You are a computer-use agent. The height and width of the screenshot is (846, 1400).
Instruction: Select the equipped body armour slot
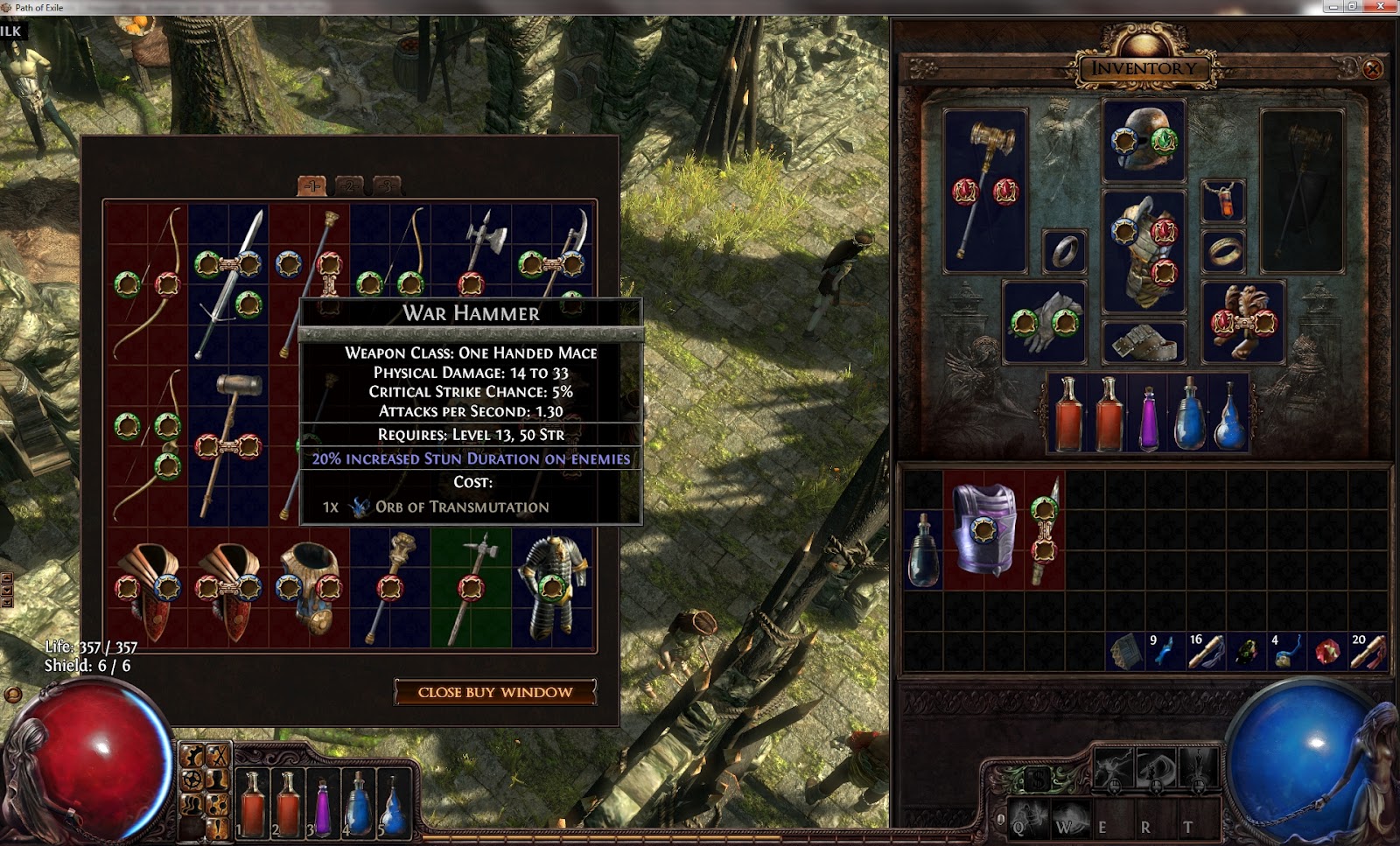point(1144,251)
